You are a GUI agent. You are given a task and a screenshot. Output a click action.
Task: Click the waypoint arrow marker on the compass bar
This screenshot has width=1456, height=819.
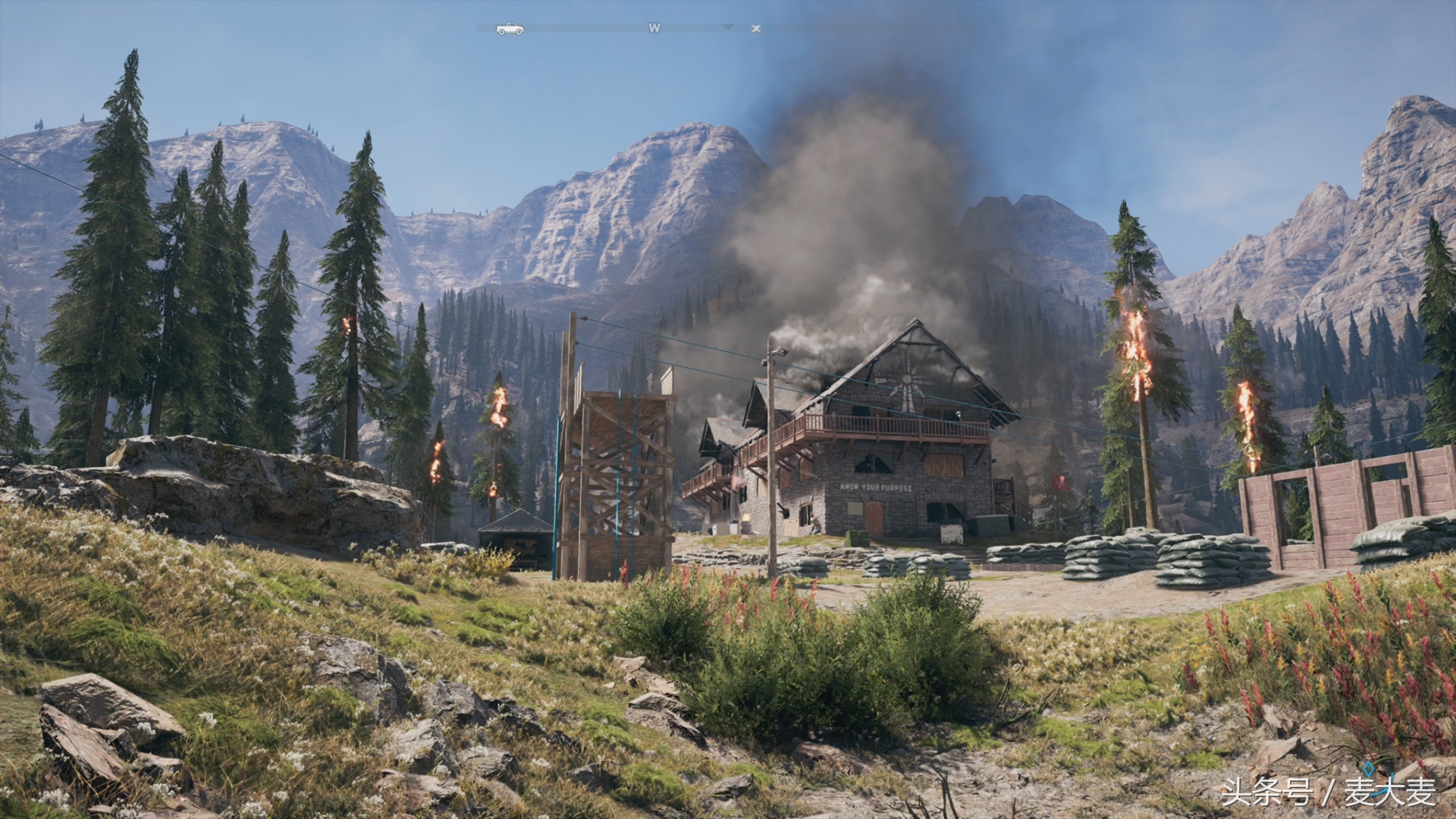click(x=728, y=28)
